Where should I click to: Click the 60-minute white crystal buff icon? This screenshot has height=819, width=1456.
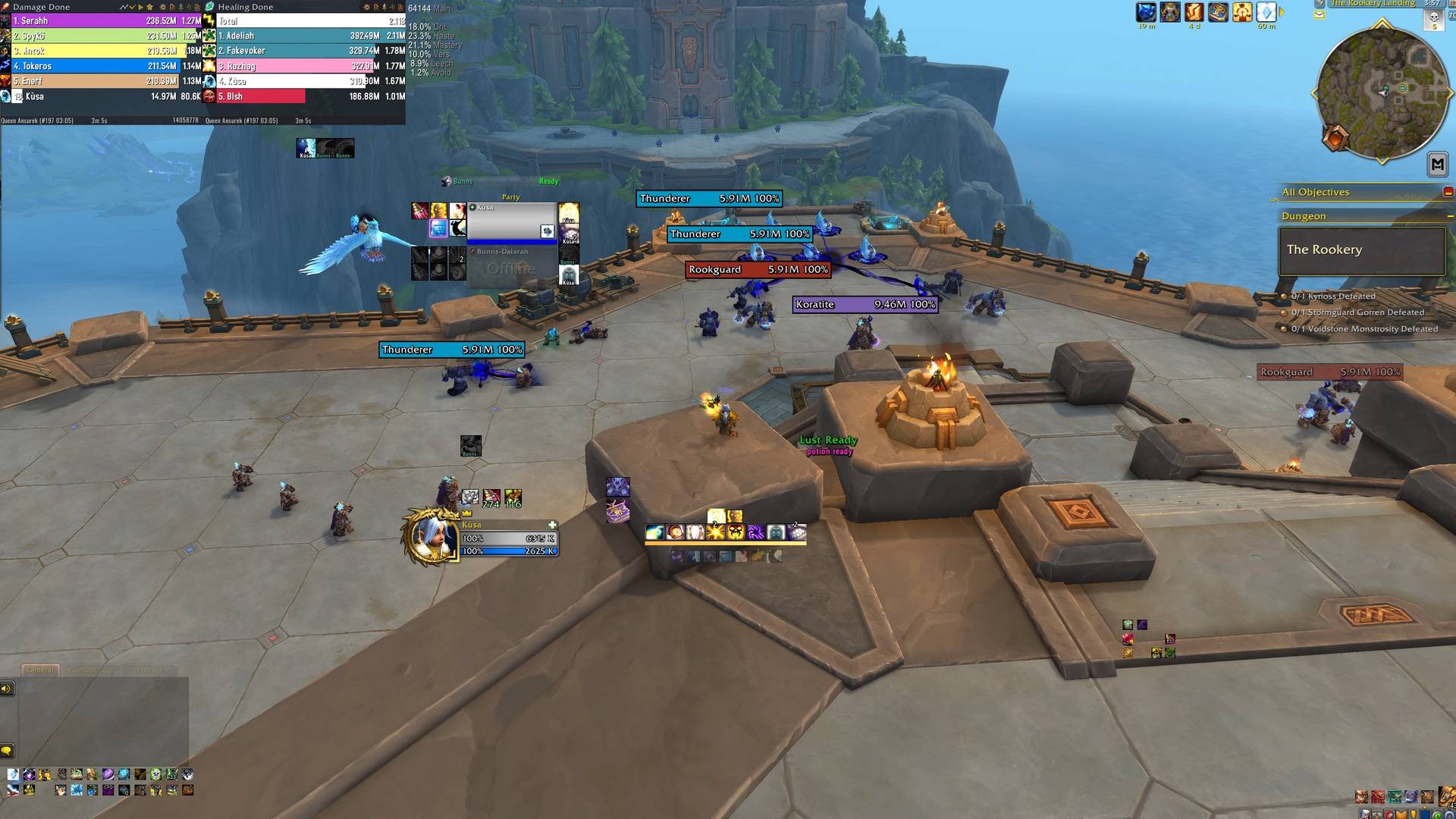point(1266,12)
